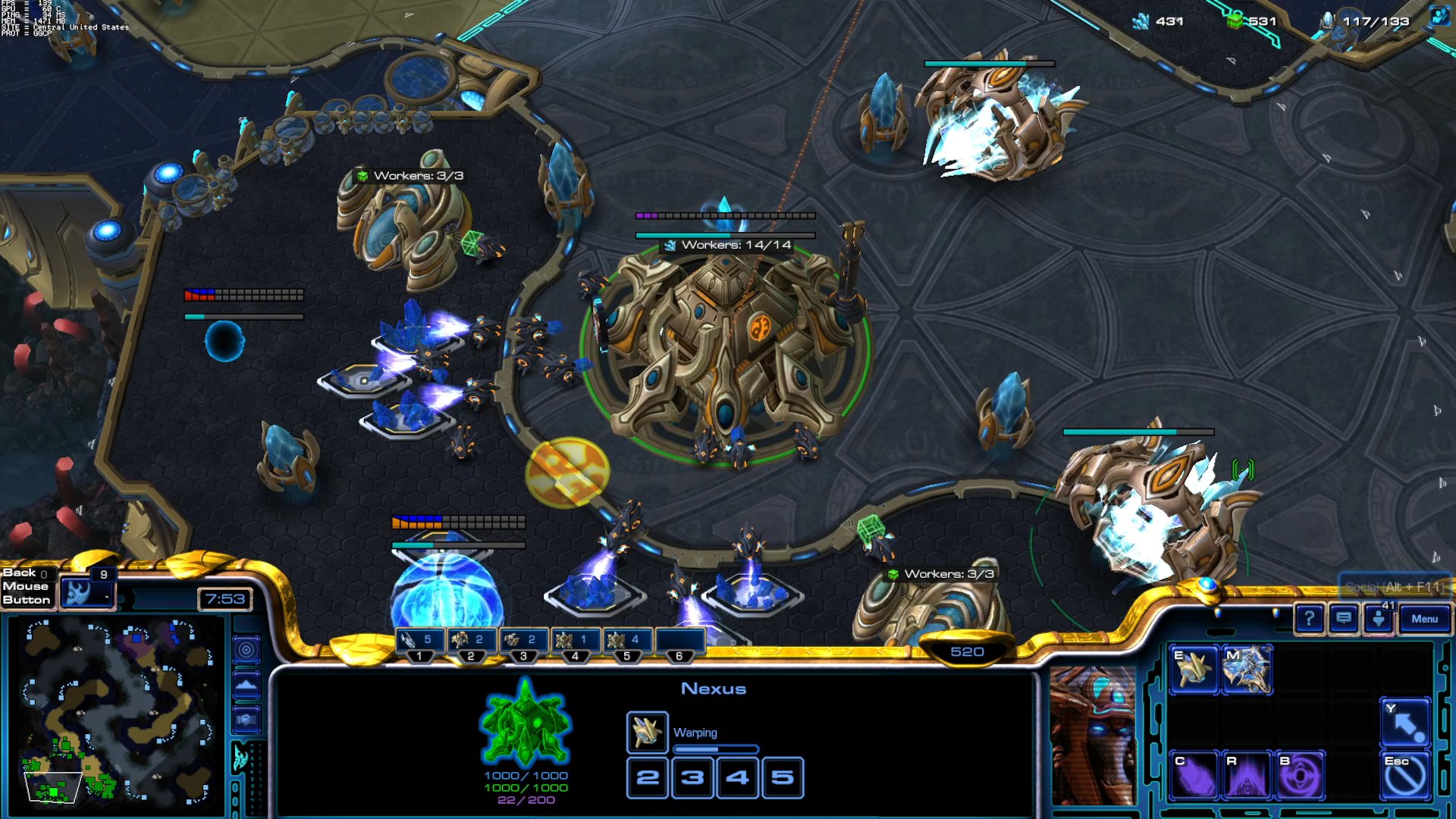Select the Probe training icon labeled E

[1195, 670]
